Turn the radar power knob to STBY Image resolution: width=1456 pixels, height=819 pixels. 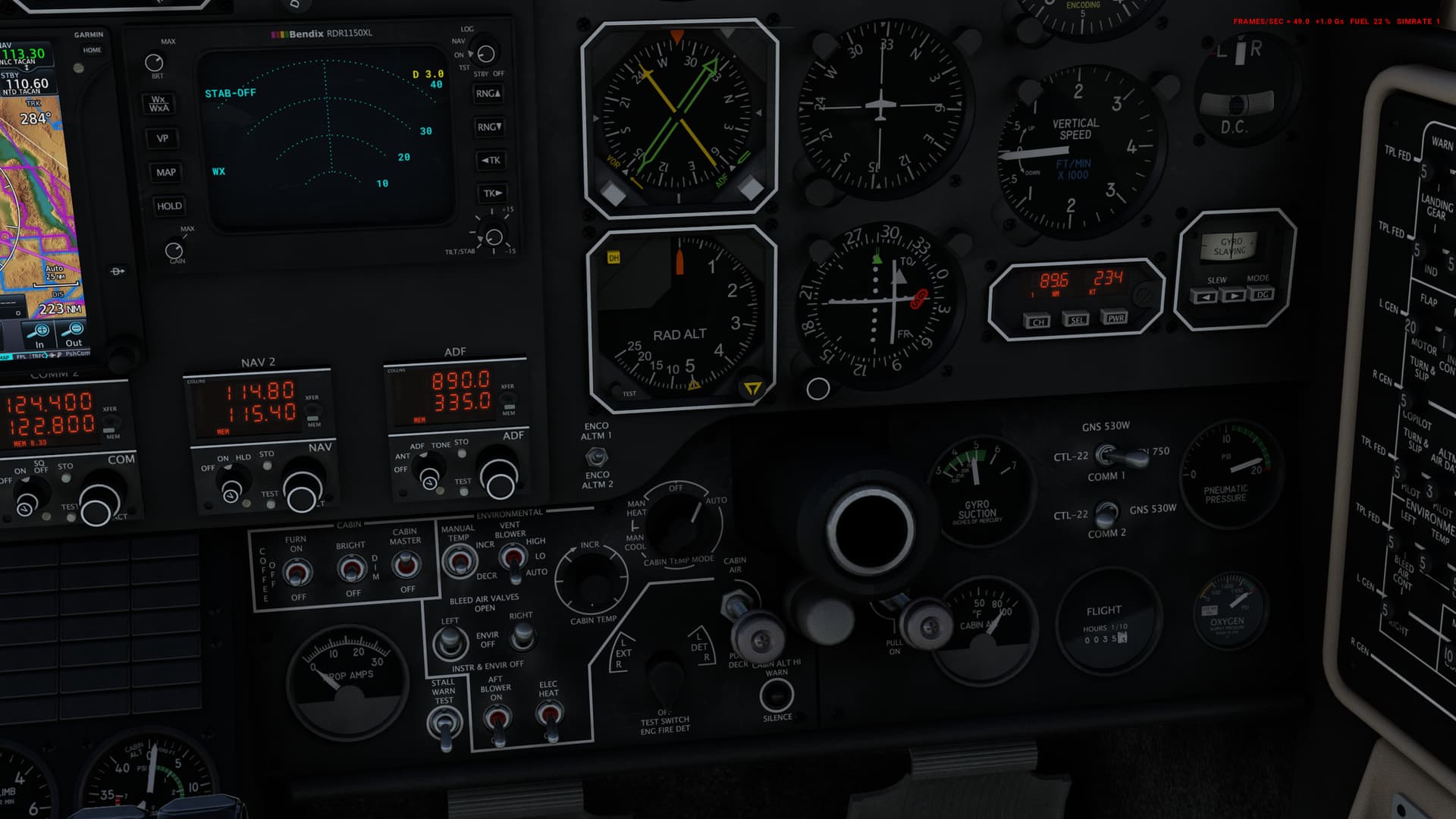tap(485, 53)
